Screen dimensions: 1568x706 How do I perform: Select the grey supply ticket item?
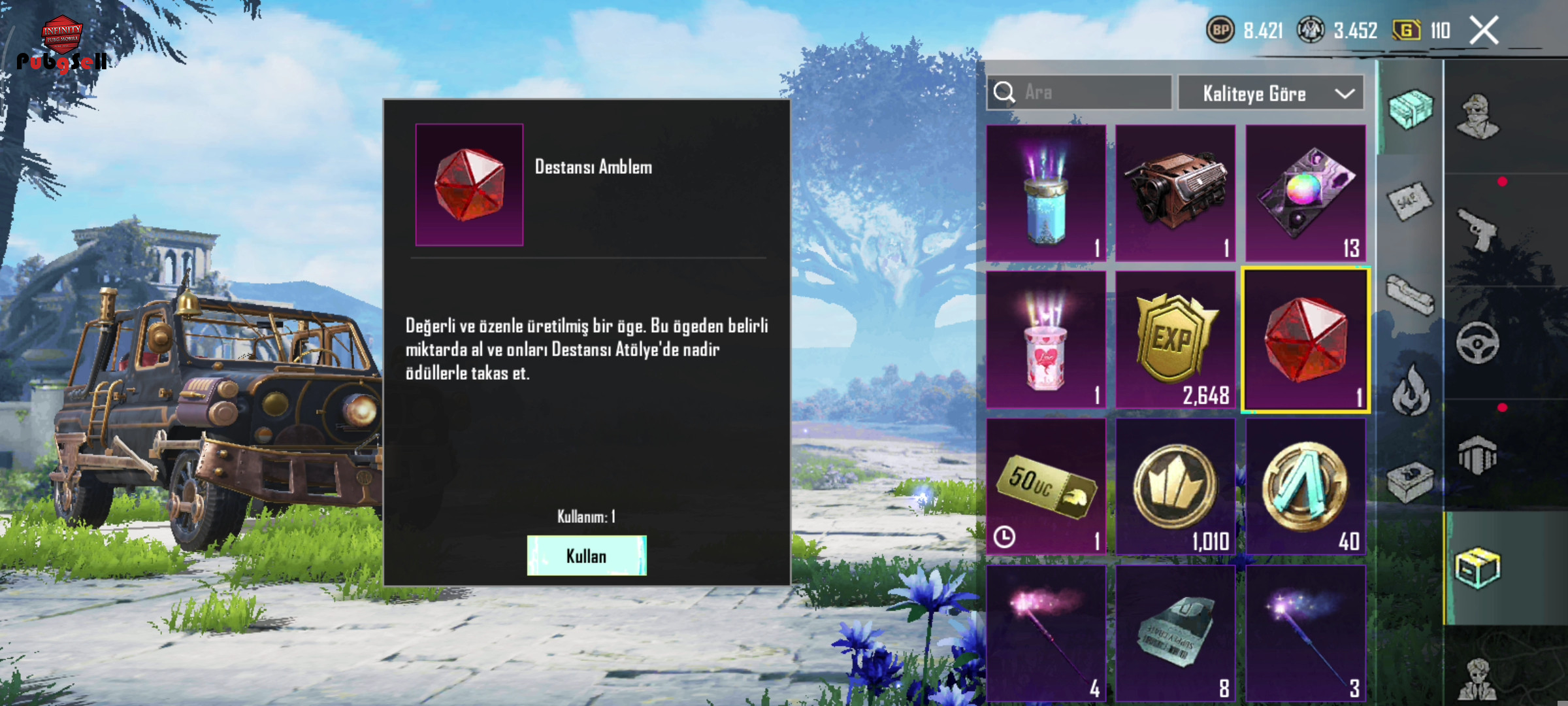coord(1175,633)
